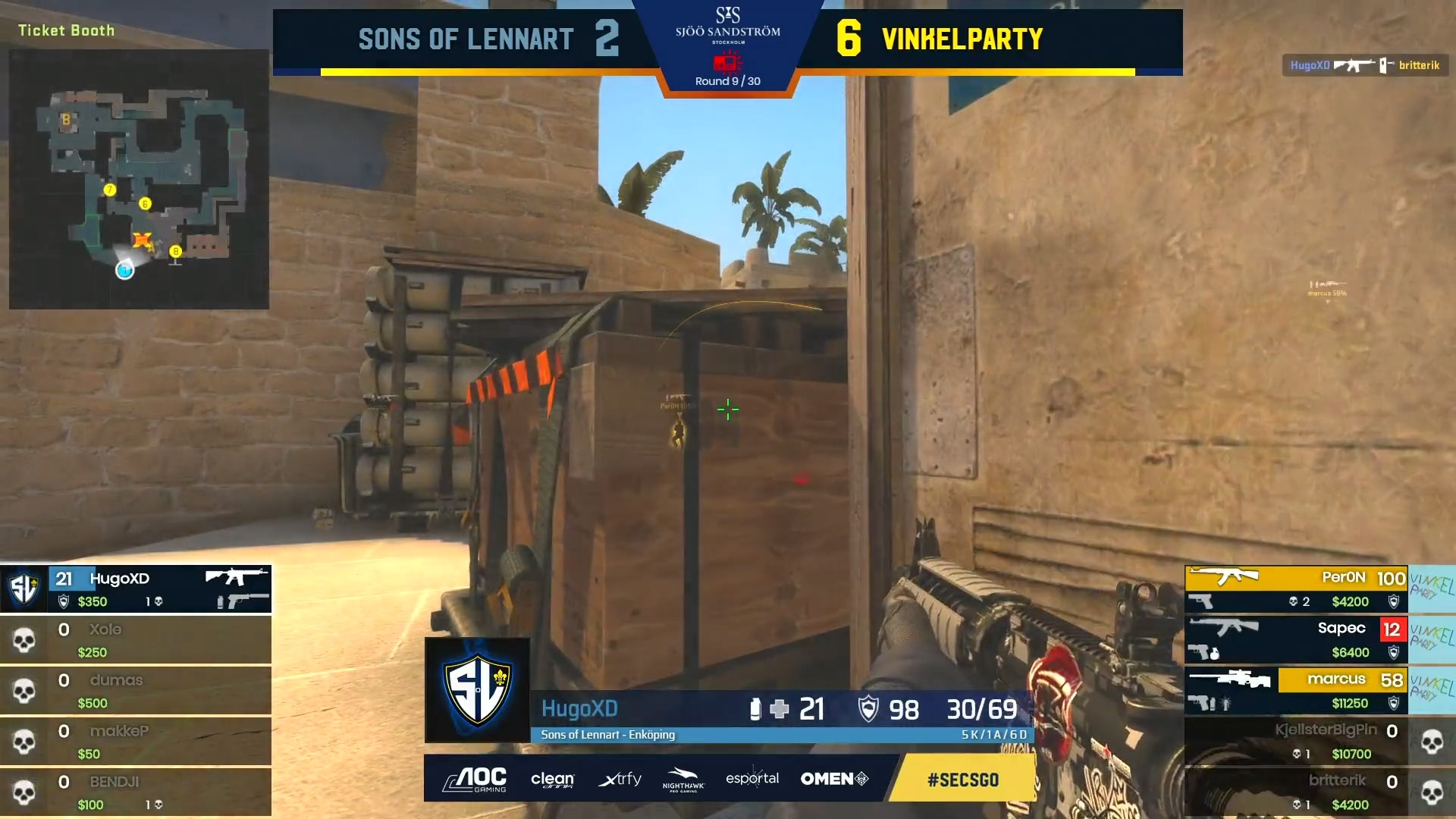Choose KjellsterBigPin in the team list
Image resolution: width=1456 pixels, height=819 pixels.
(x=1296, y=741)
